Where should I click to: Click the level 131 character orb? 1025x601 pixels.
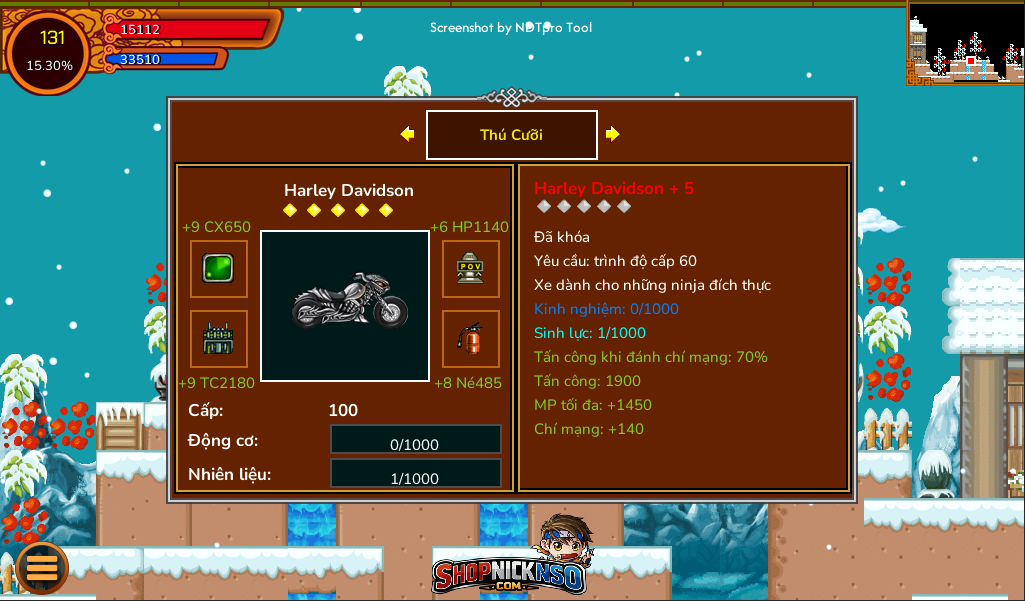(49, 51)
